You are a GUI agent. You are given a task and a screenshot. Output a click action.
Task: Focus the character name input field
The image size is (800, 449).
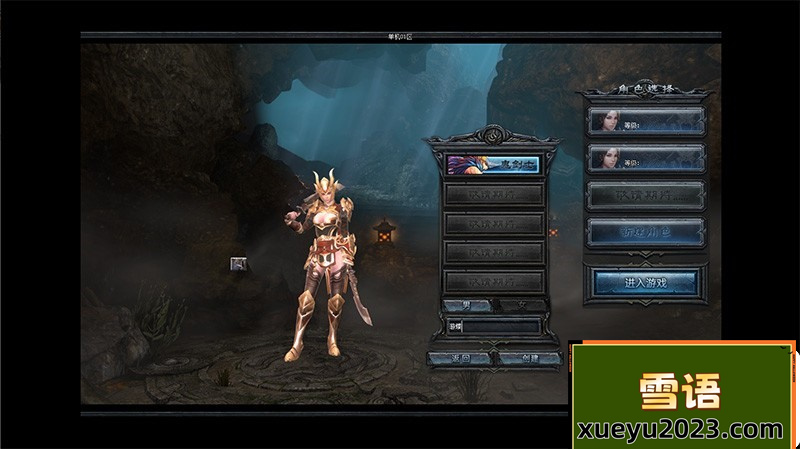pyautogui.click(x=503, y=326)
